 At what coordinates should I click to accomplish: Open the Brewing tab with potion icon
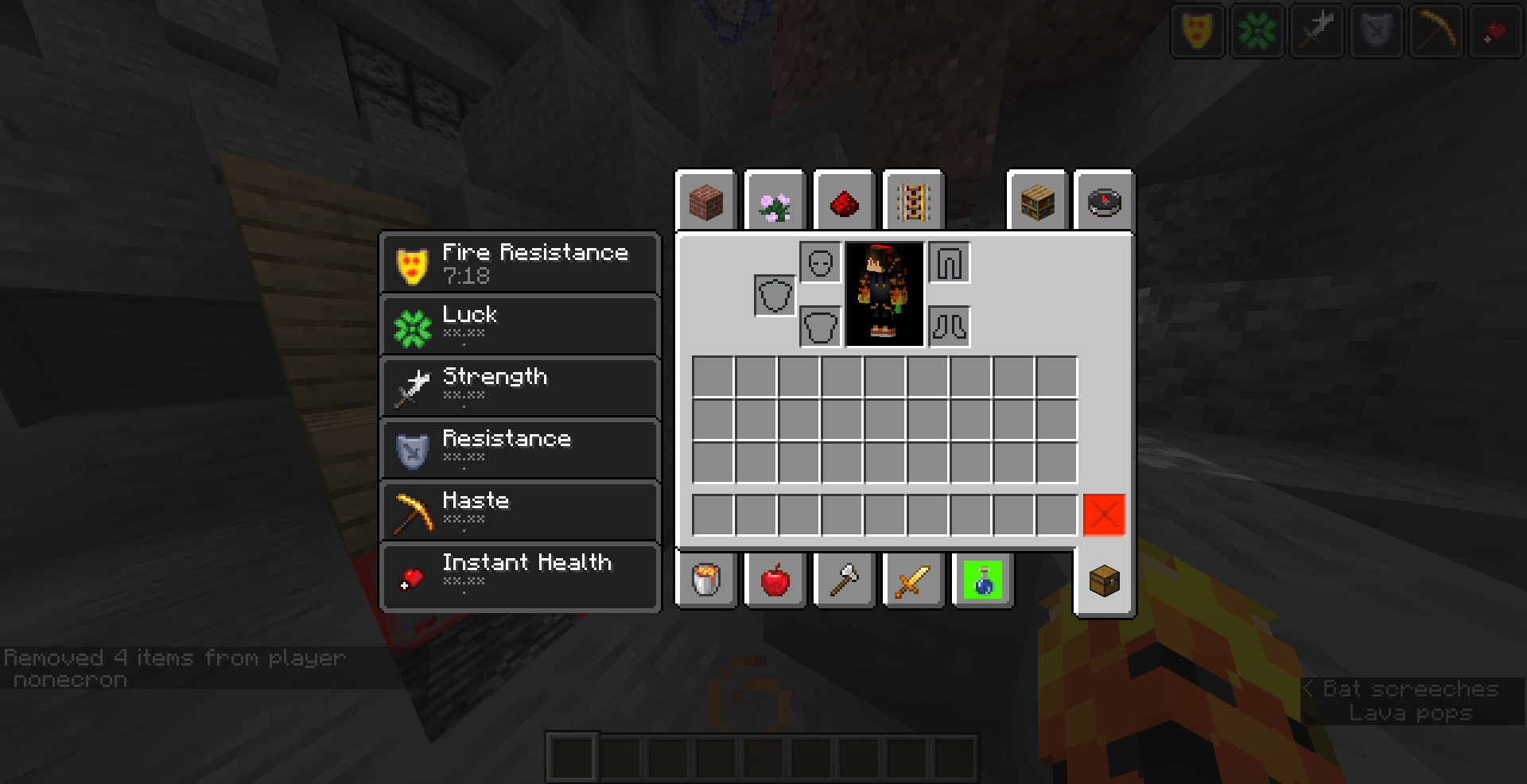point(981,580)
